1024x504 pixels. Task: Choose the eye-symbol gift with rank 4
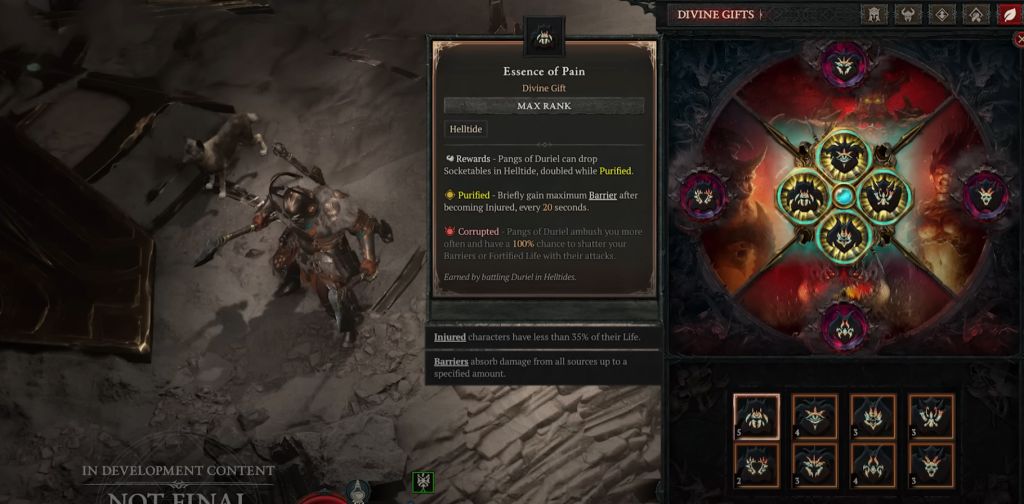[815, 416]
